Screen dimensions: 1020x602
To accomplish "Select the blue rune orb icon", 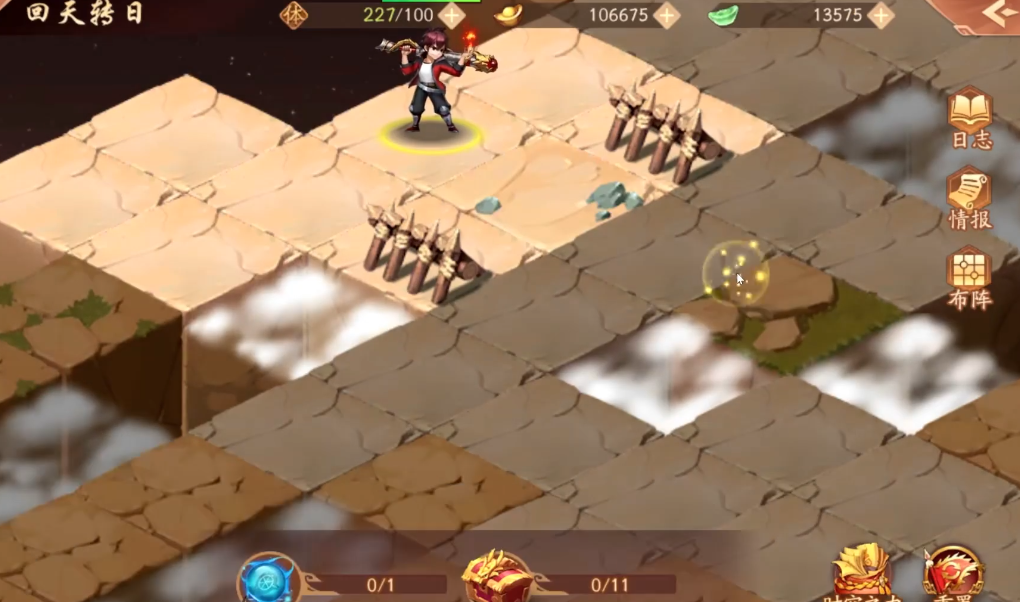I will point(269,580).
